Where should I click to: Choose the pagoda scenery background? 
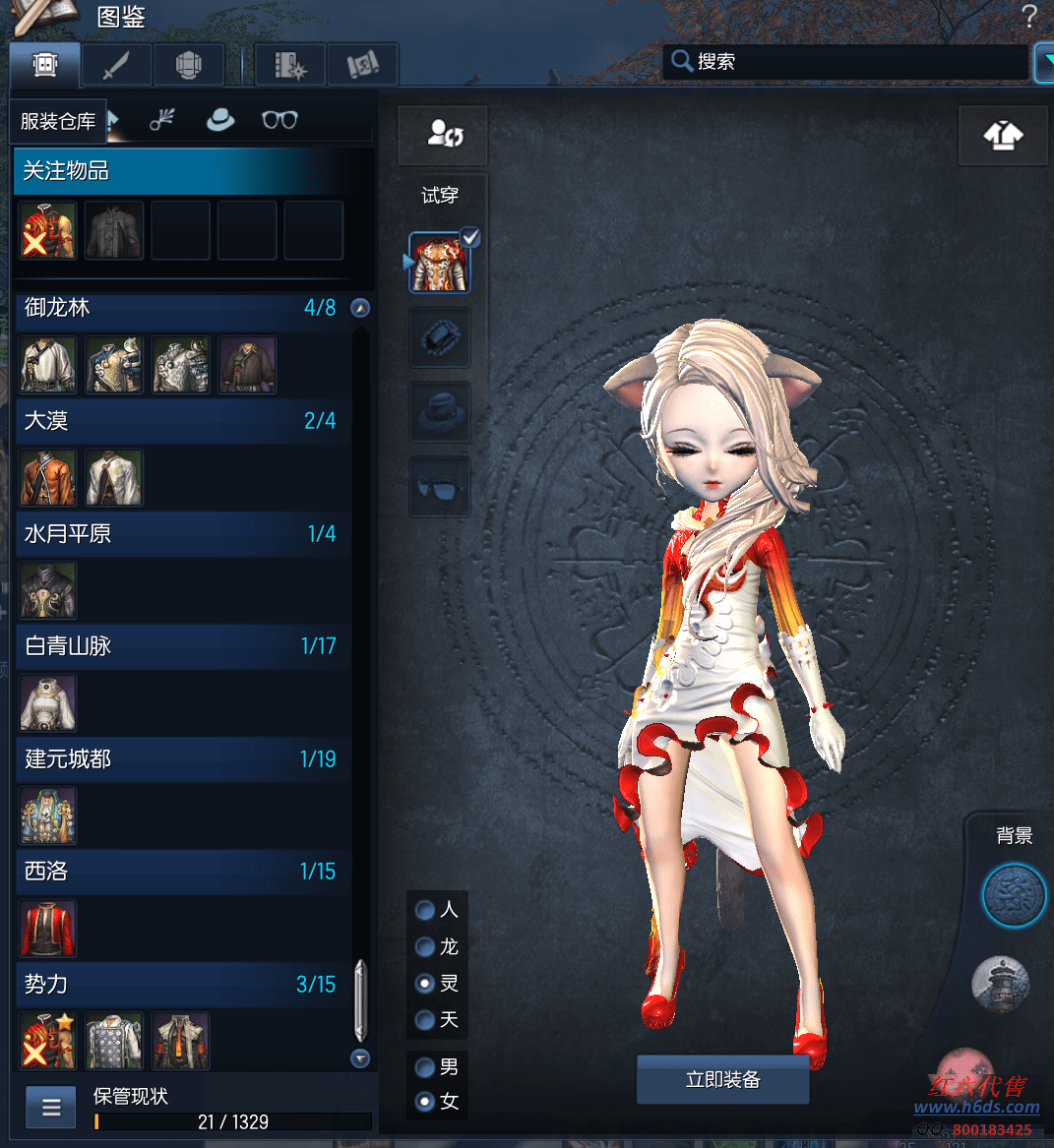1000,983
